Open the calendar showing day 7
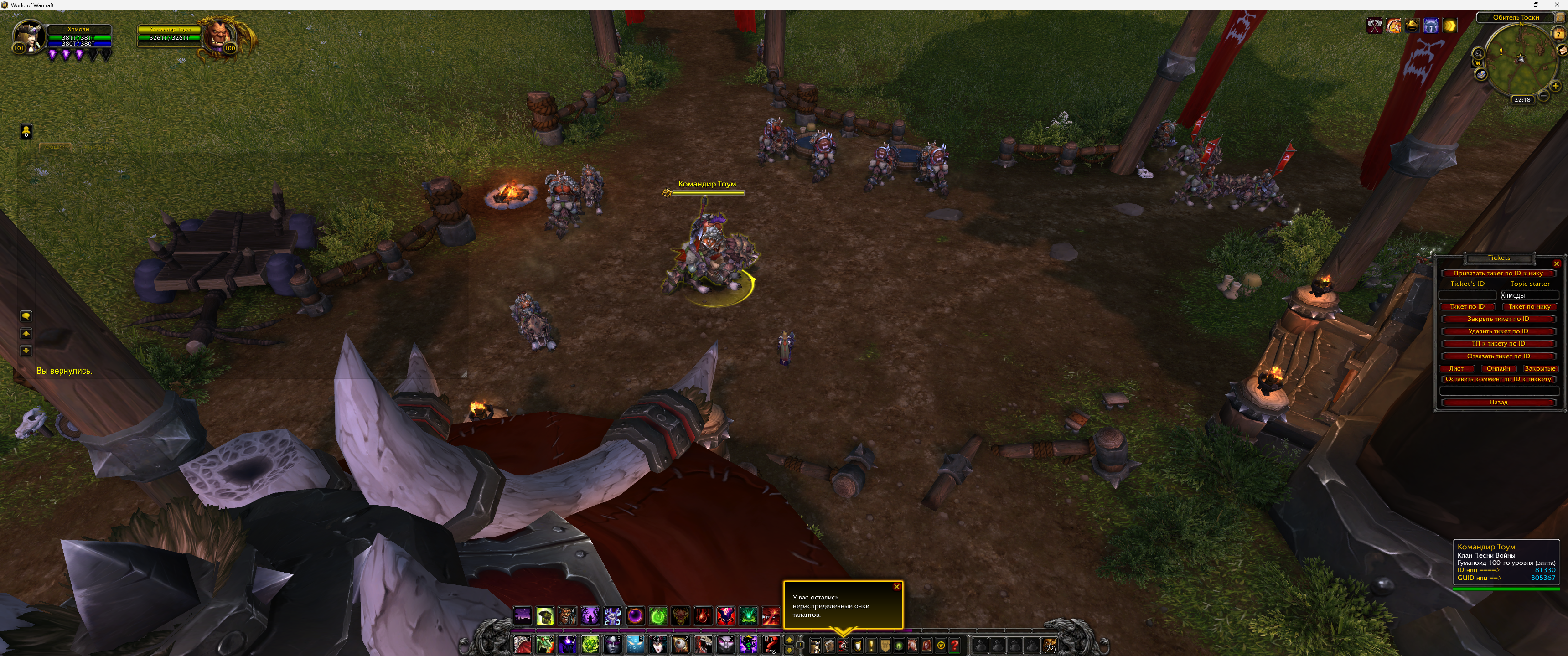Viewport: 1568px width, 656px height. (1559, 35)
